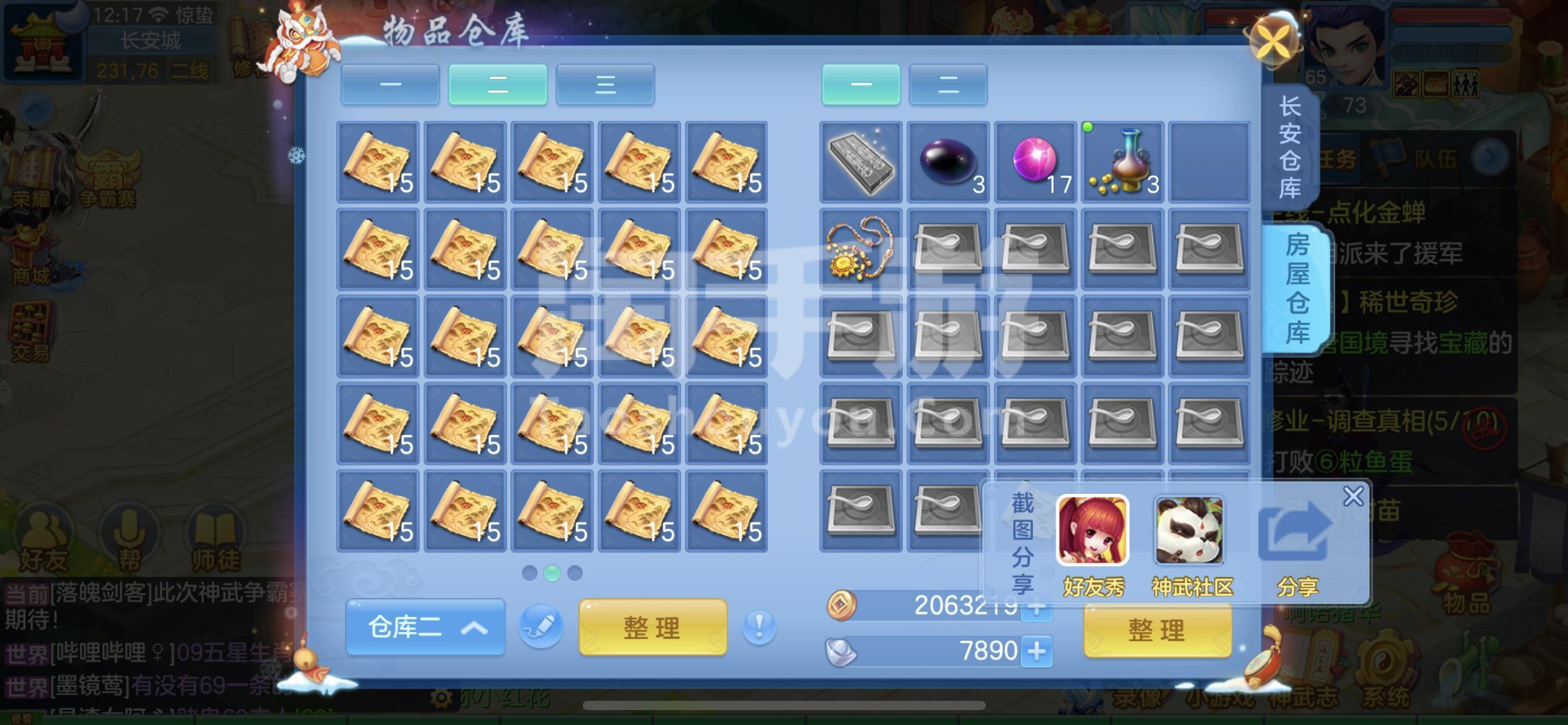The image size is (1568, 725).
Task: Tap the exclamation info icon
Action: click(x=759, y=627)
